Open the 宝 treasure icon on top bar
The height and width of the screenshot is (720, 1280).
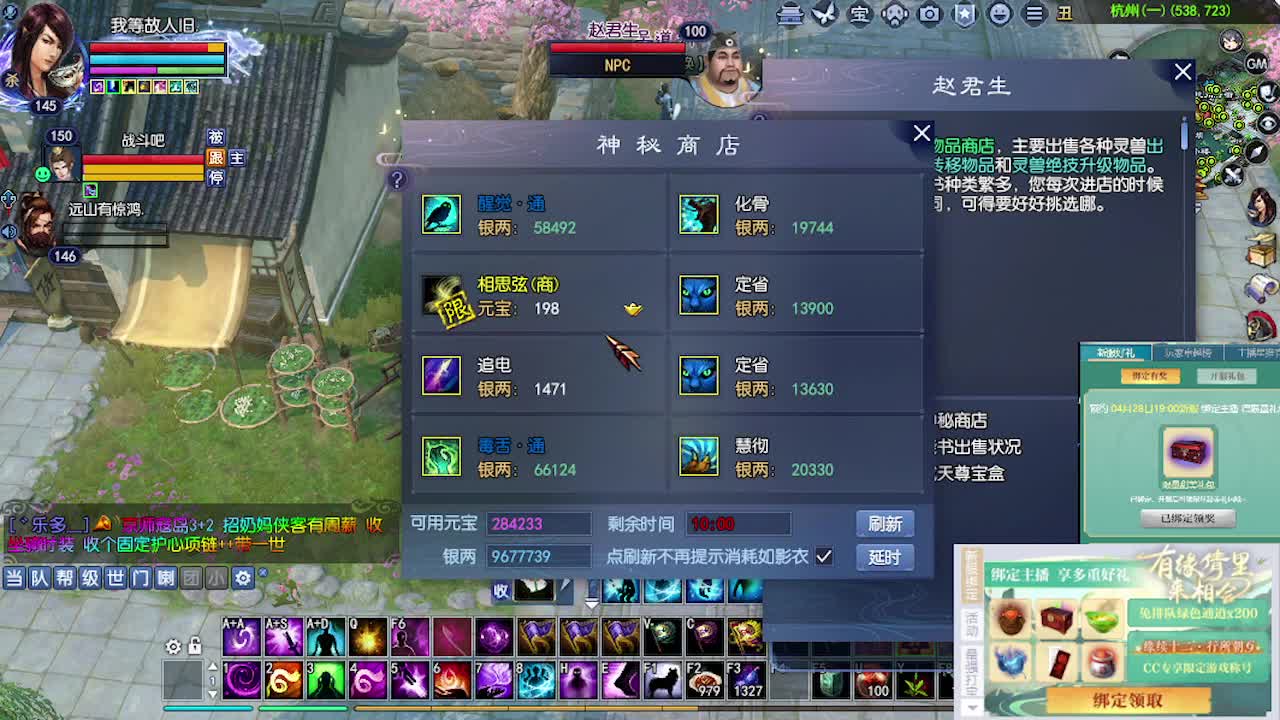pos(859,15)
